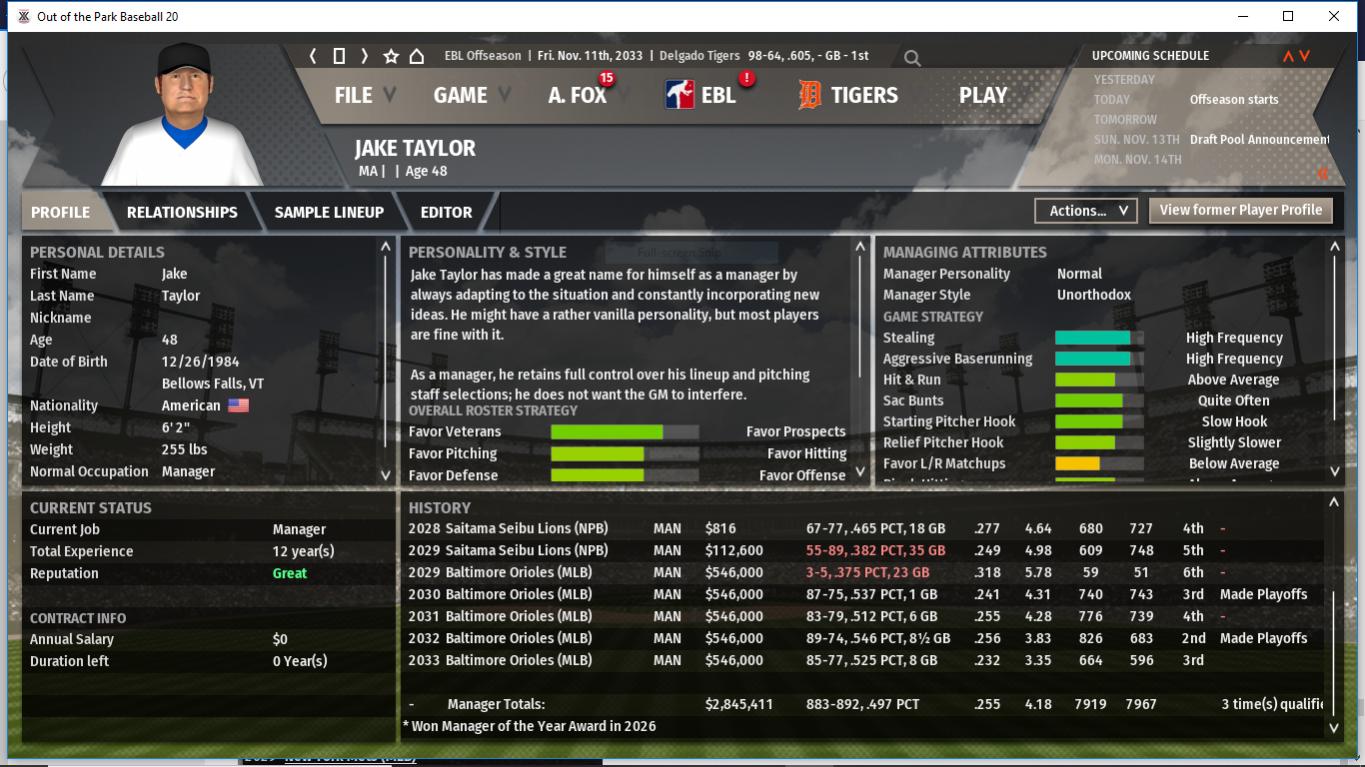Select the Profile tab
The image size is (1365, 767).
[x=60, y=212]
